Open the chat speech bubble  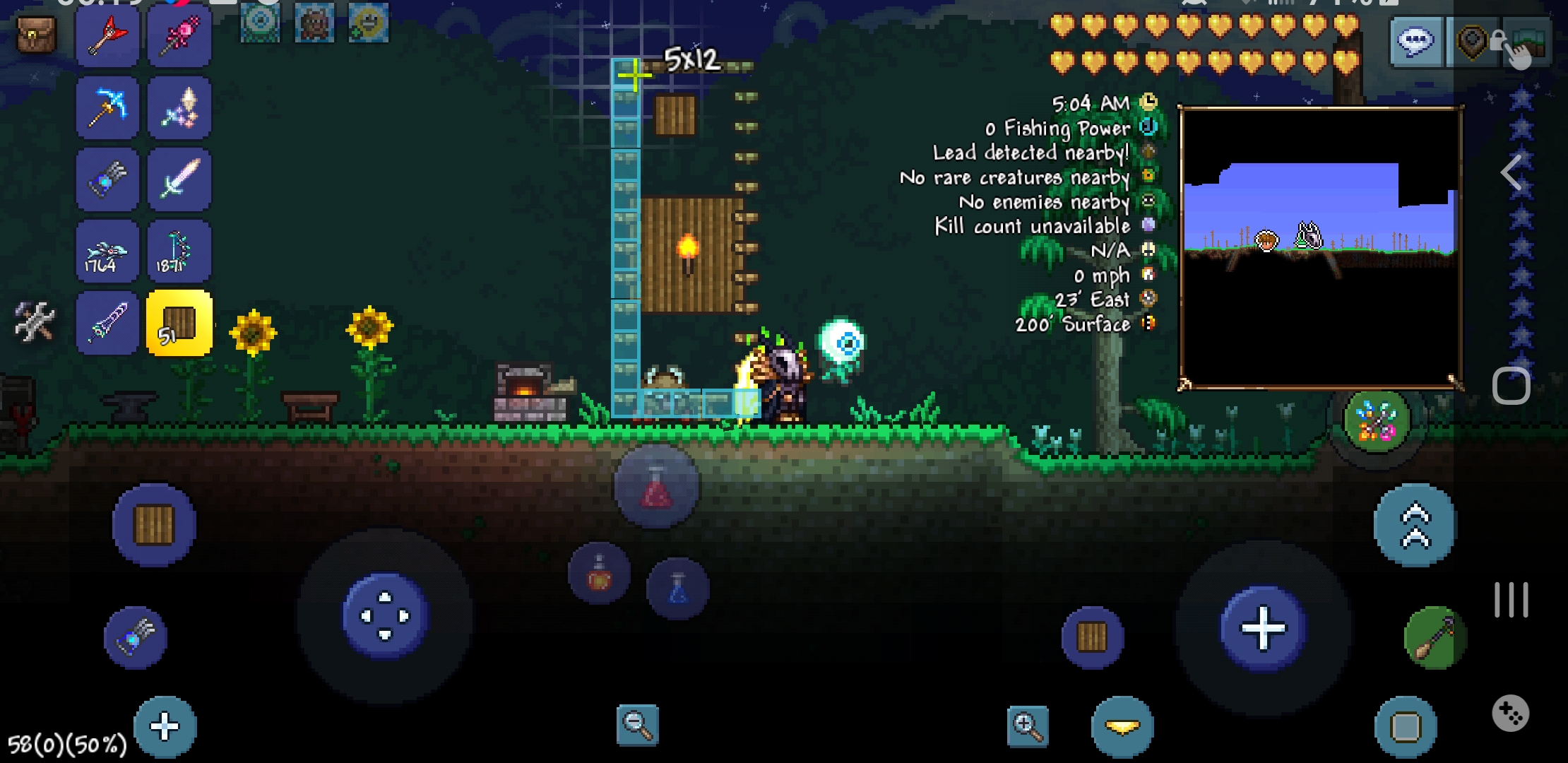pyautogui.click(x=1416, y=42)
